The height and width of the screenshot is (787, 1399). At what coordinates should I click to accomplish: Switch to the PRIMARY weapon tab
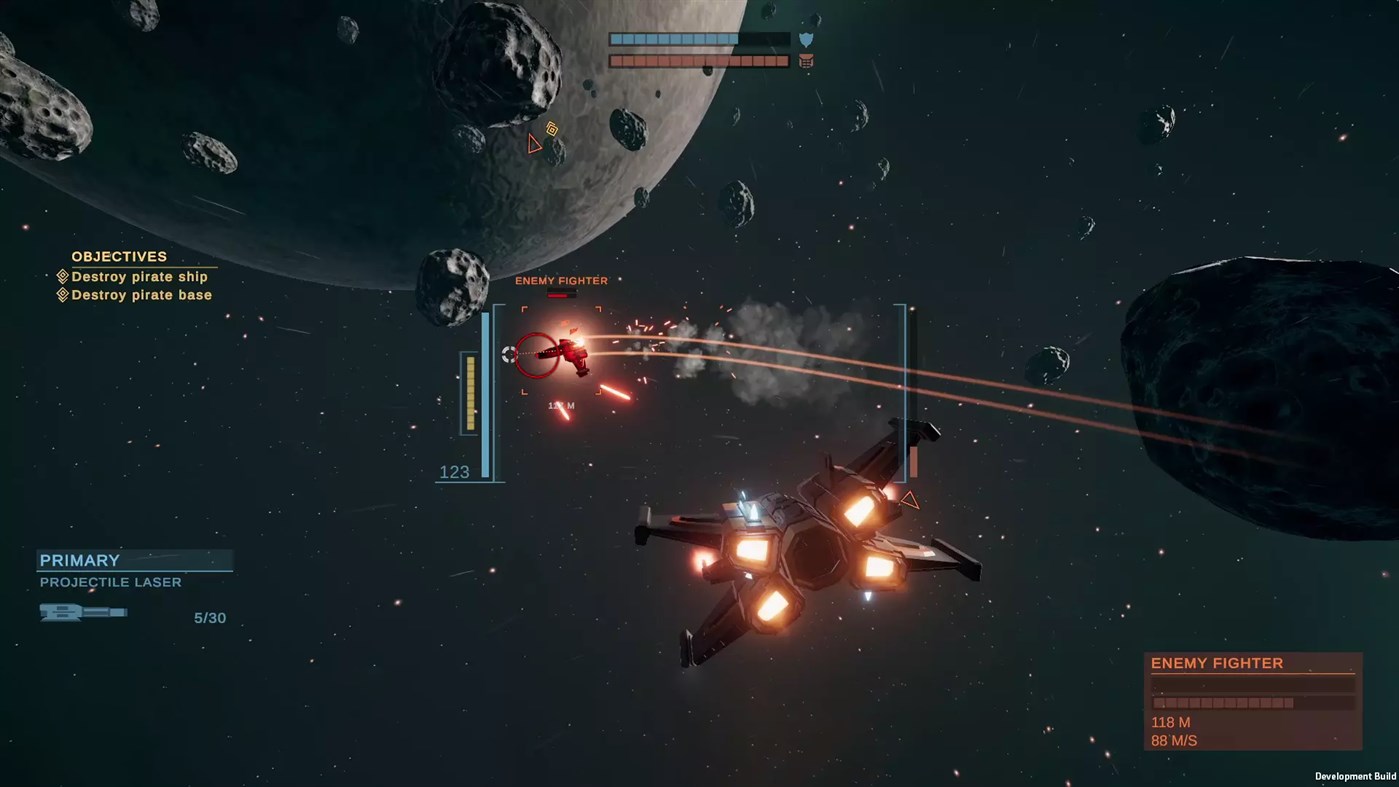tap(79, 561)
